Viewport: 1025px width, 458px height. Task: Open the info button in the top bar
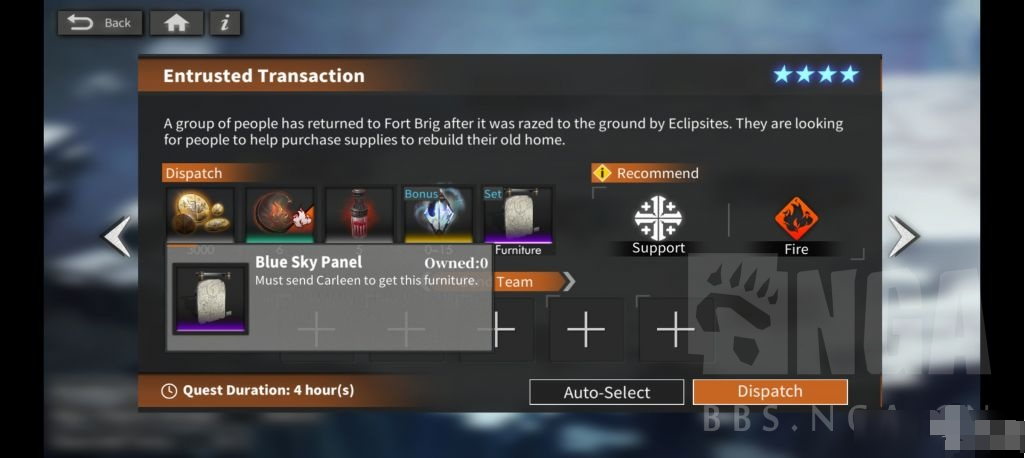[225, 22]
